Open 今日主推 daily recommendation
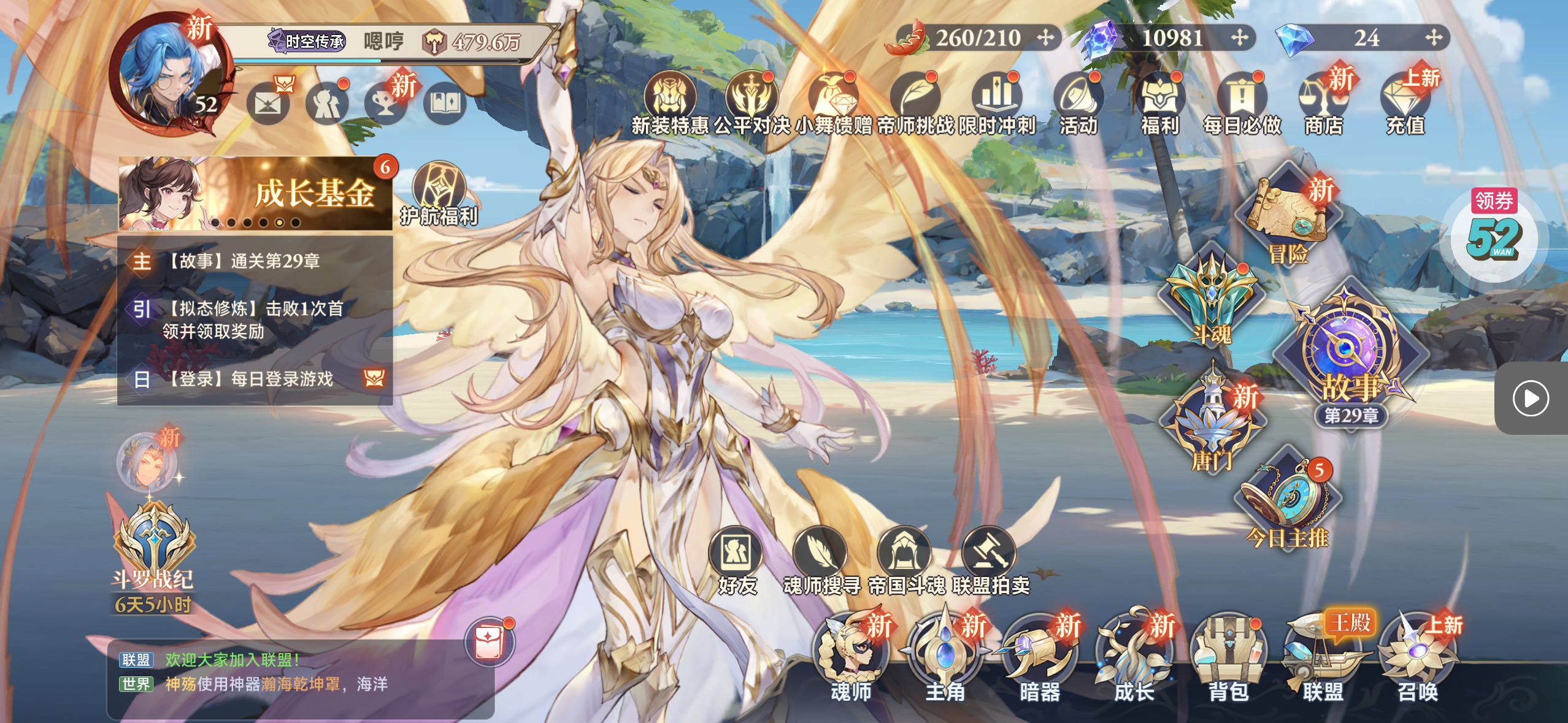 coord(1287,503)
